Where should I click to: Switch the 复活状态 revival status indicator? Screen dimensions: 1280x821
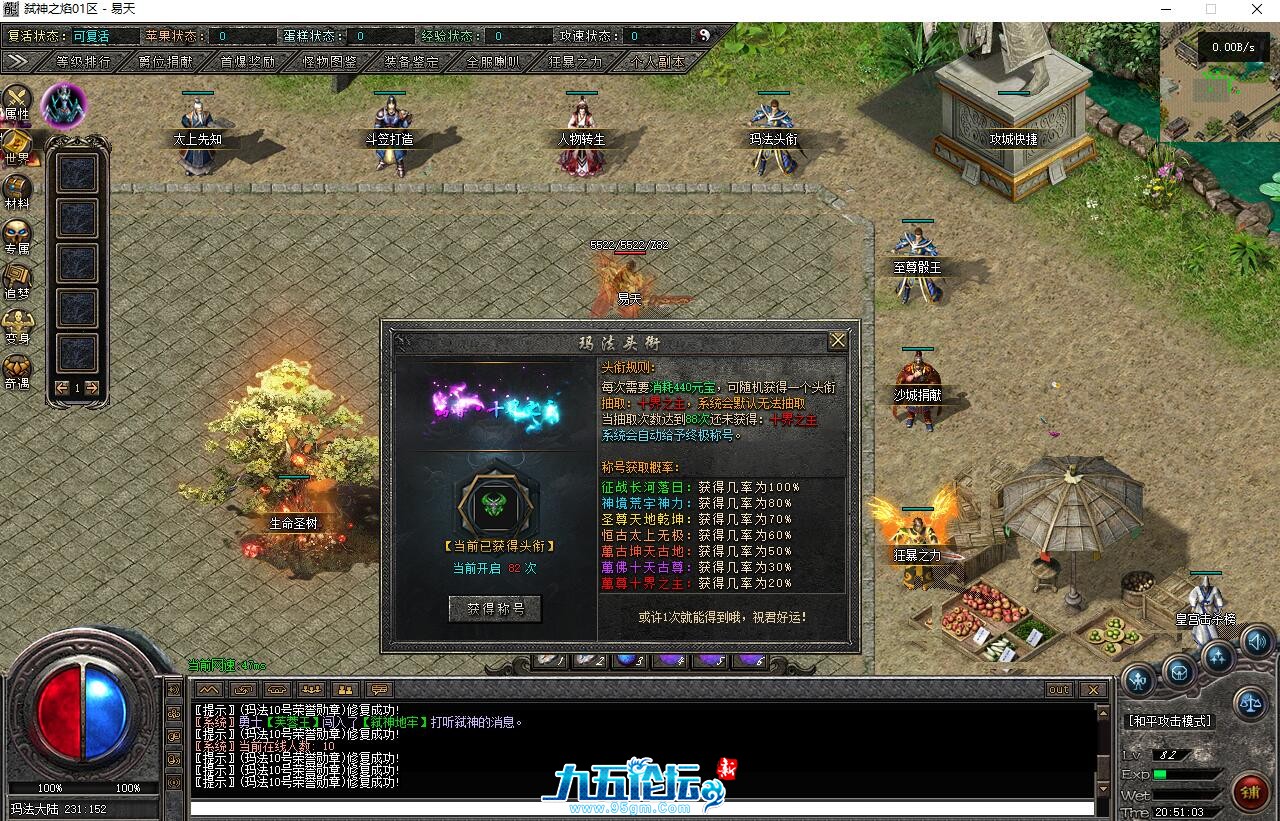click(x=89, y=35)
